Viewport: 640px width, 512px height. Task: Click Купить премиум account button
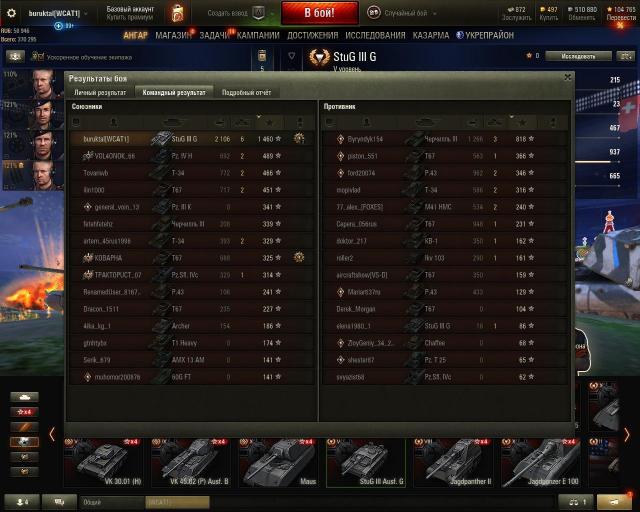[x=131, y=18]
